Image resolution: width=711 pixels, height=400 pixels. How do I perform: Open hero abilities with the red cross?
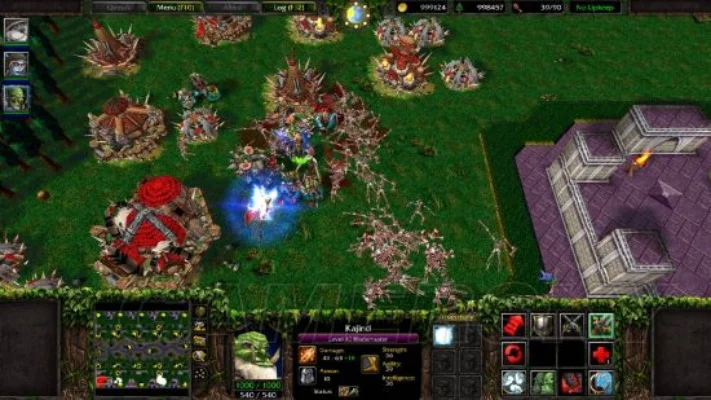tap(600, 353)
